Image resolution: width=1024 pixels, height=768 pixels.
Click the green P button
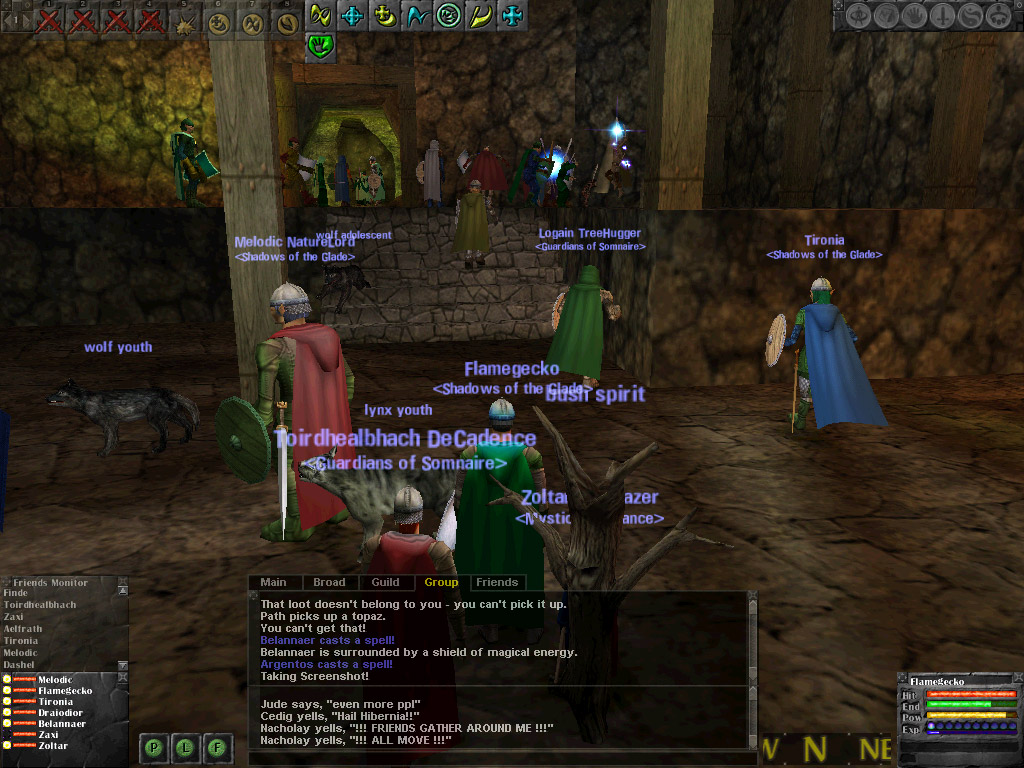[x=153, y=746]
